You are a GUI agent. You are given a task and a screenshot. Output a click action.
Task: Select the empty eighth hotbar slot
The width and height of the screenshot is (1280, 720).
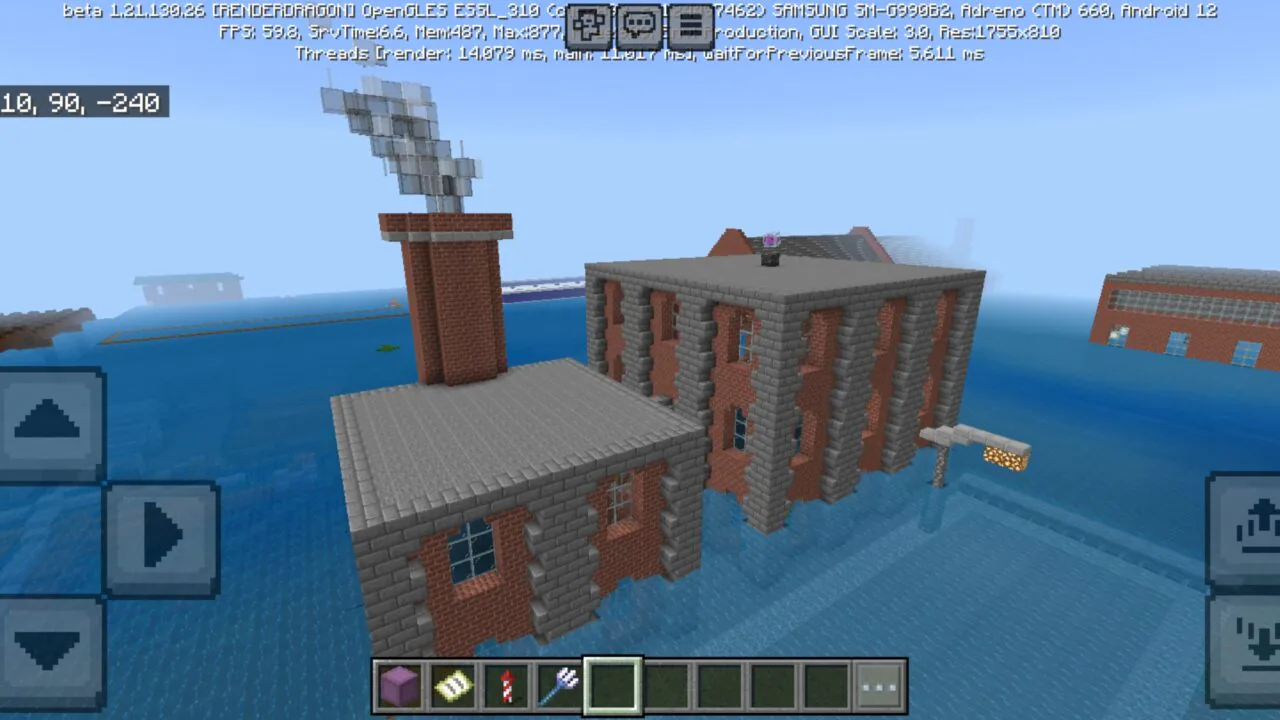coord(773,683)
